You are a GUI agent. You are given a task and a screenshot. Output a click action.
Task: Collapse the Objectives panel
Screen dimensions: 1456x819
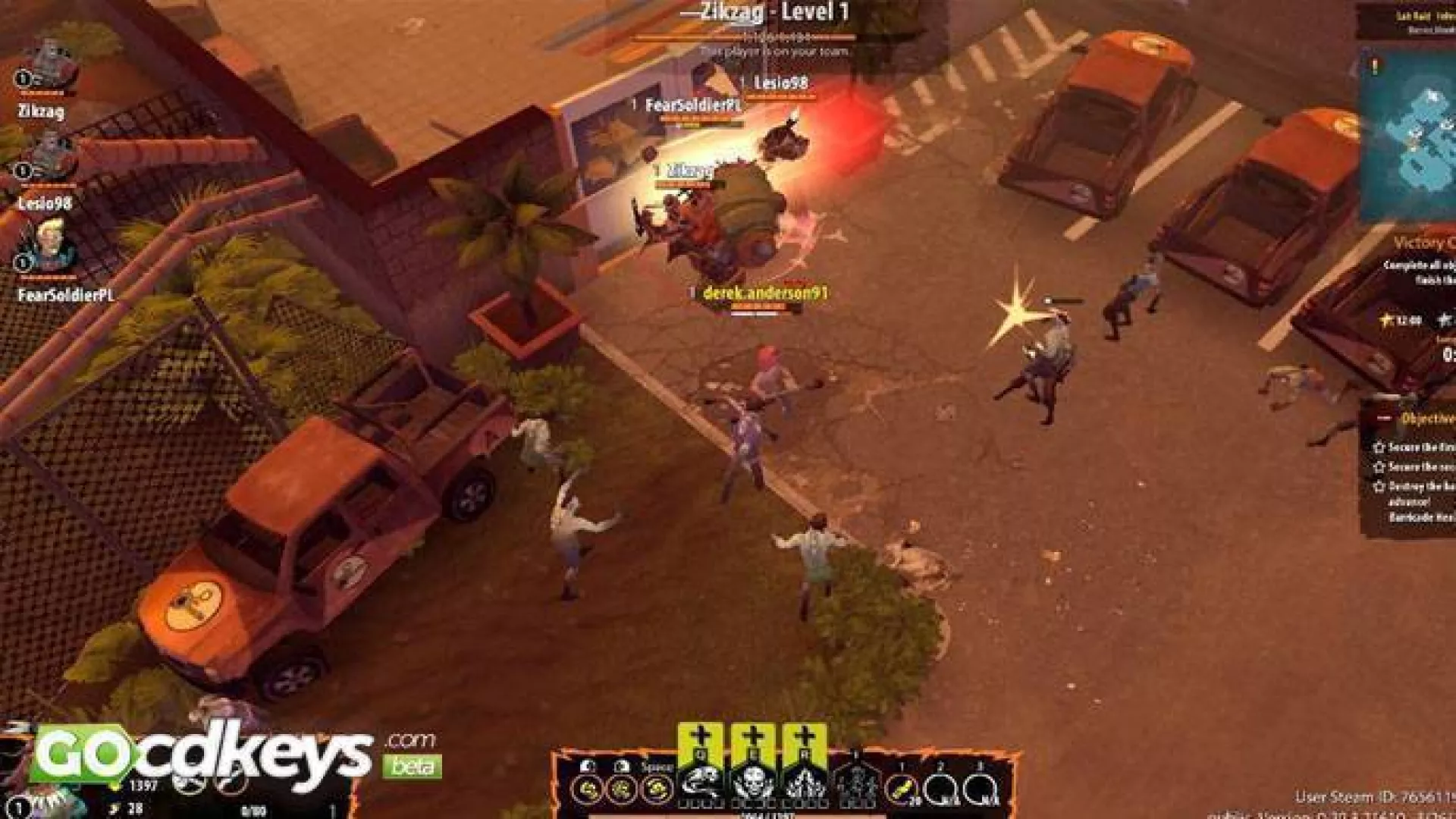point(1385,418)
